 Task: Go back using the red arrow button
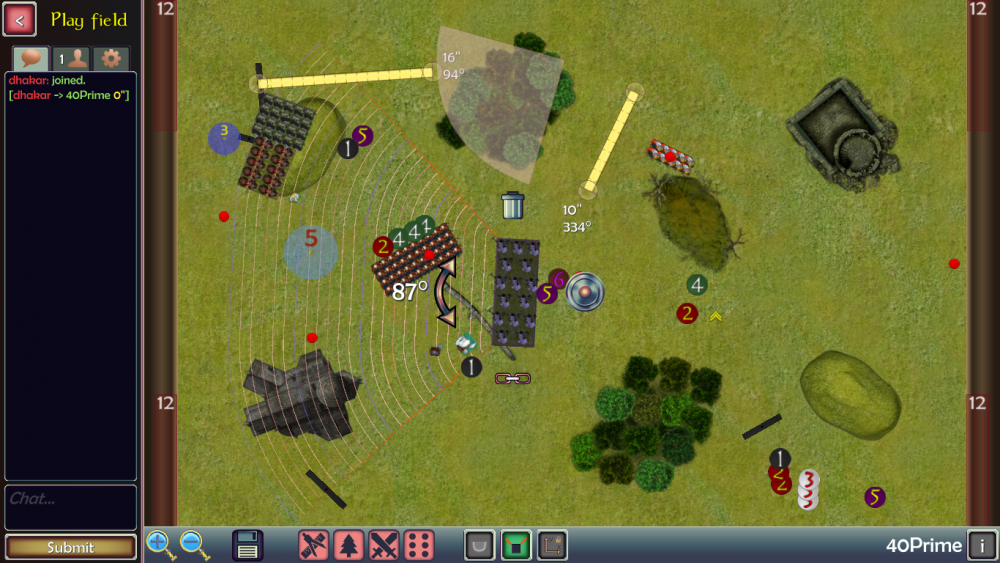20,19
